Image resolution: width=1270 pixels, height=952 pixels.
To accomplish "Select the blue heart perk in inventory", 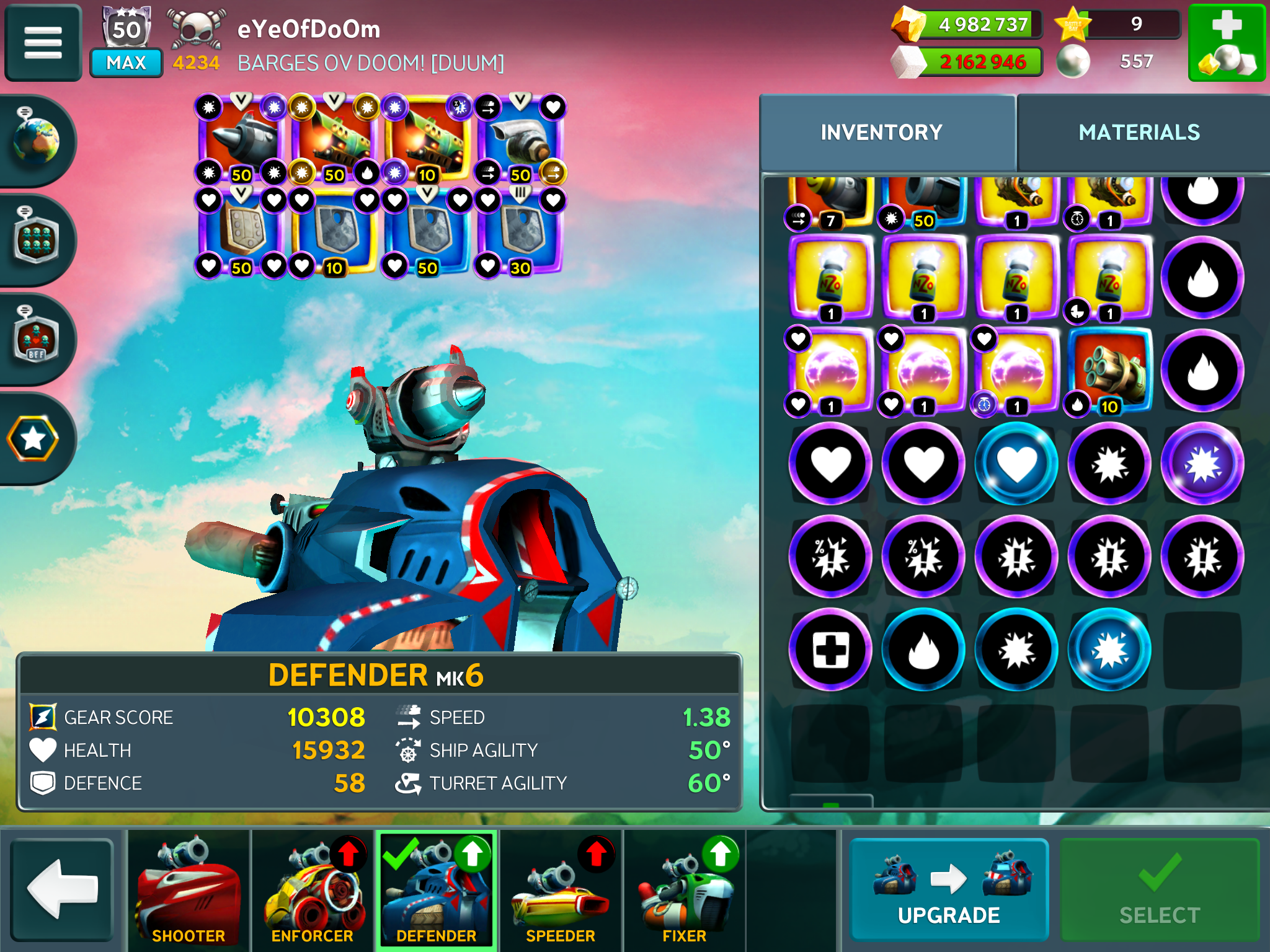I will point(1016,464).
